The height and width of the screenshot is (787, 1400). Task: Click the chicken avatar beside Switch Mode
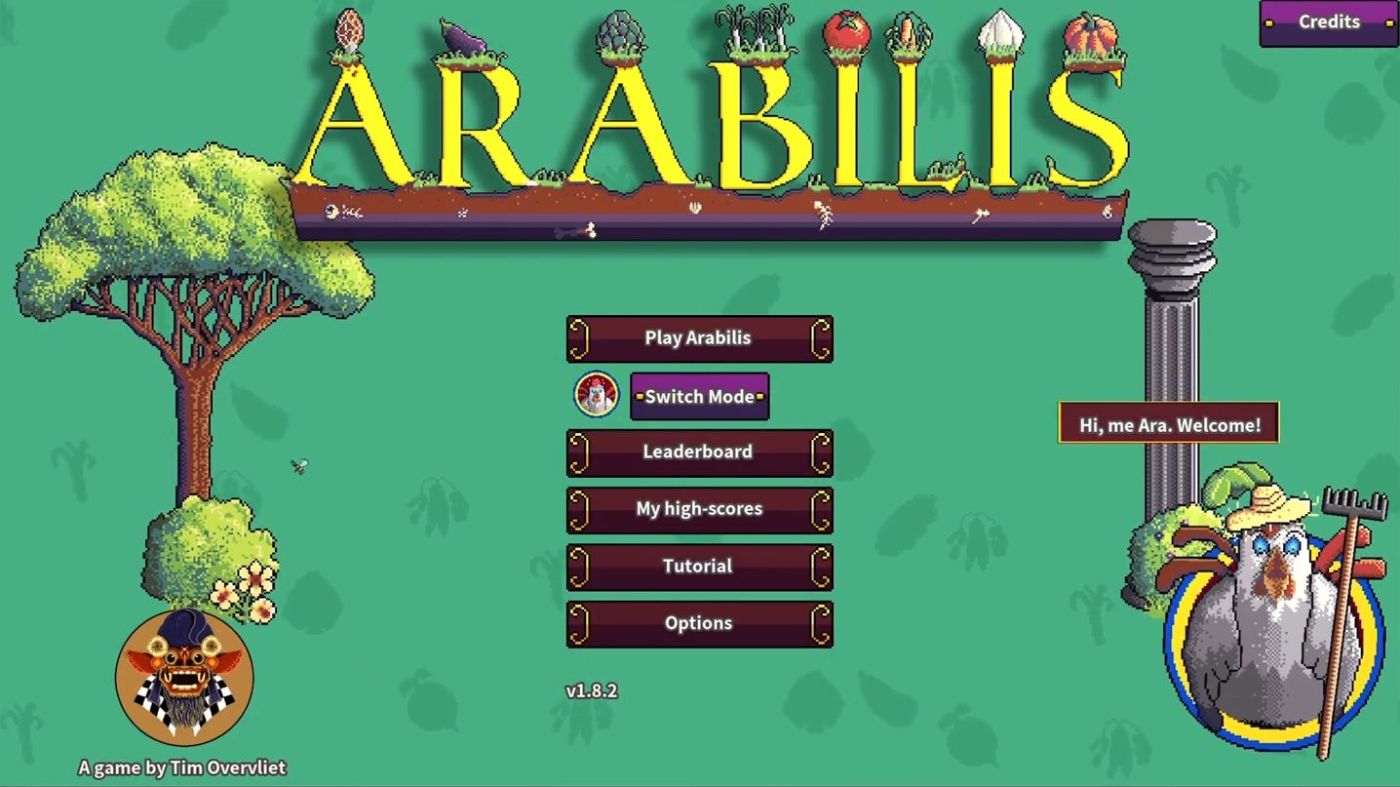click(x=595, y=396)
